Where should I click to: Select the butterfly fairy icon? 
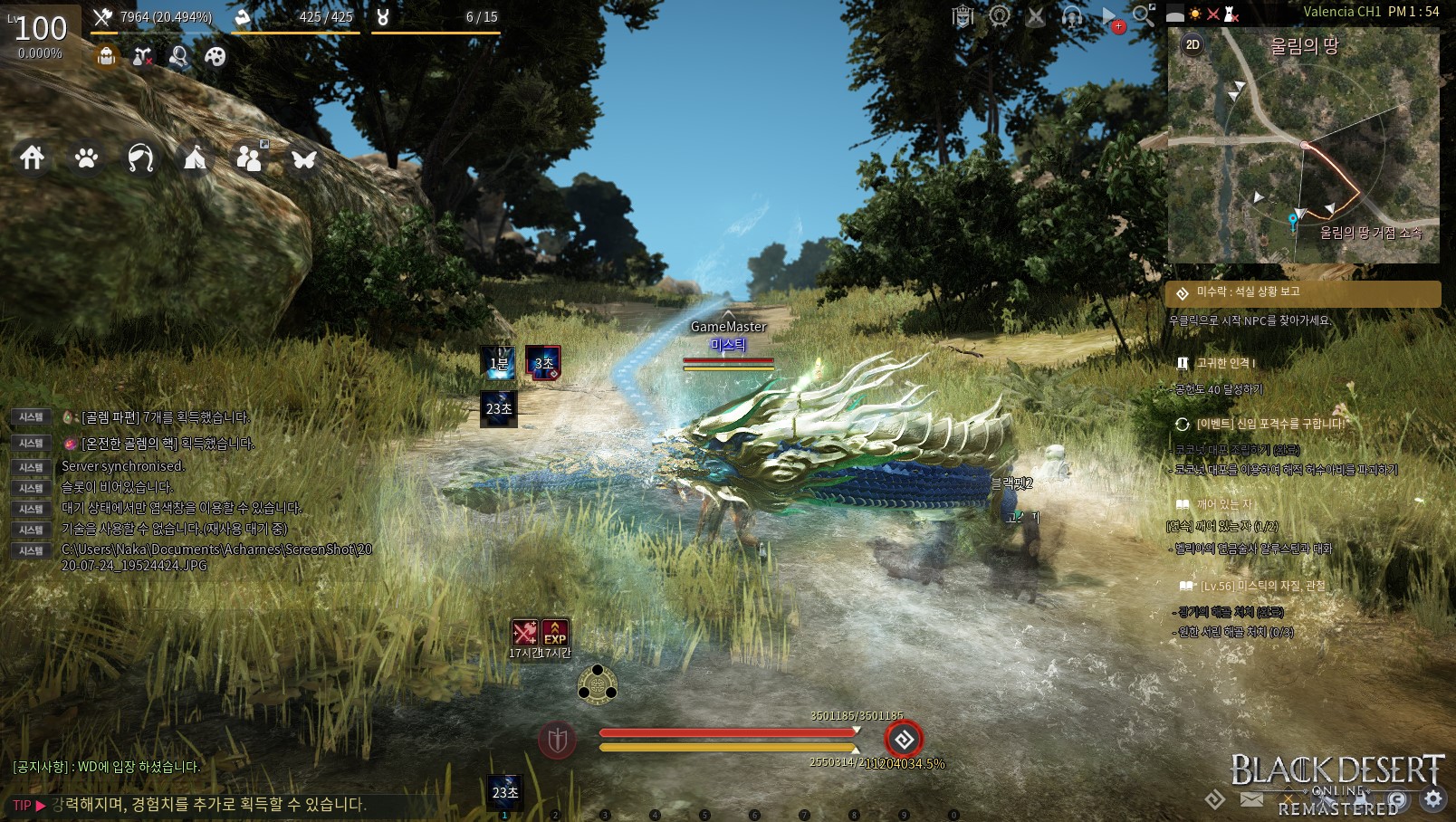point(303,159)
